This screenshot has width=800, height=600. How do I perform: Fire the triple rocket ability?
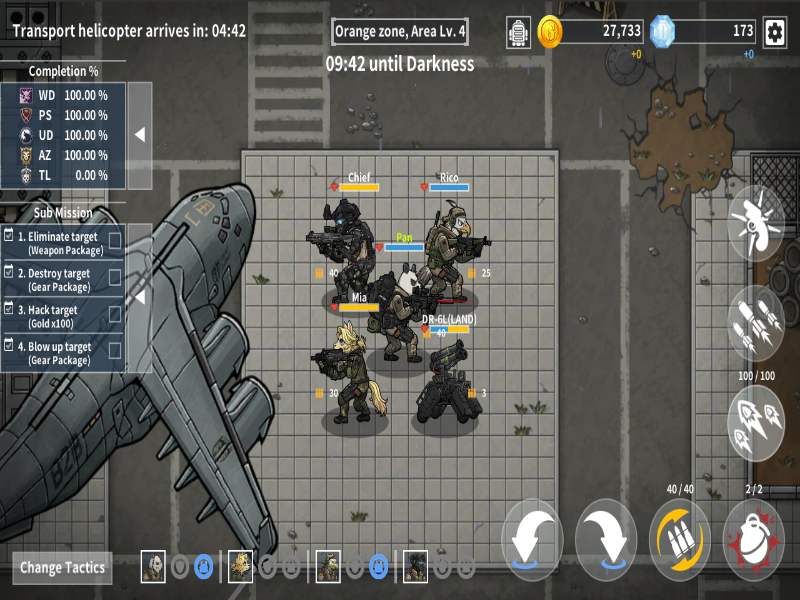[757, 423]
